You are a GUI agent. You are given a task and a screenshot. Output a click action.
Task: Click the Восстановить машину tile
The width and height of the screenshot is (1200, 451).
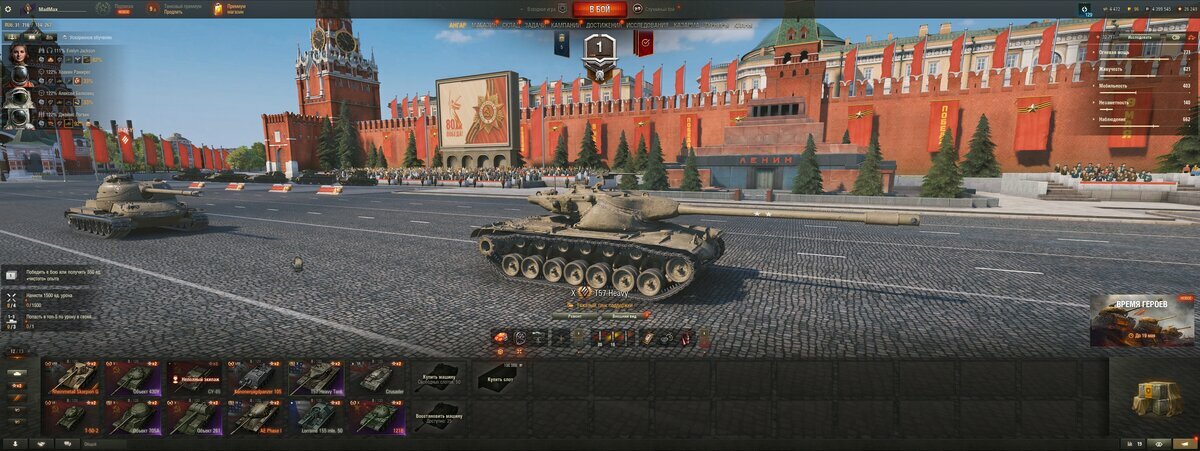[437, 416]
